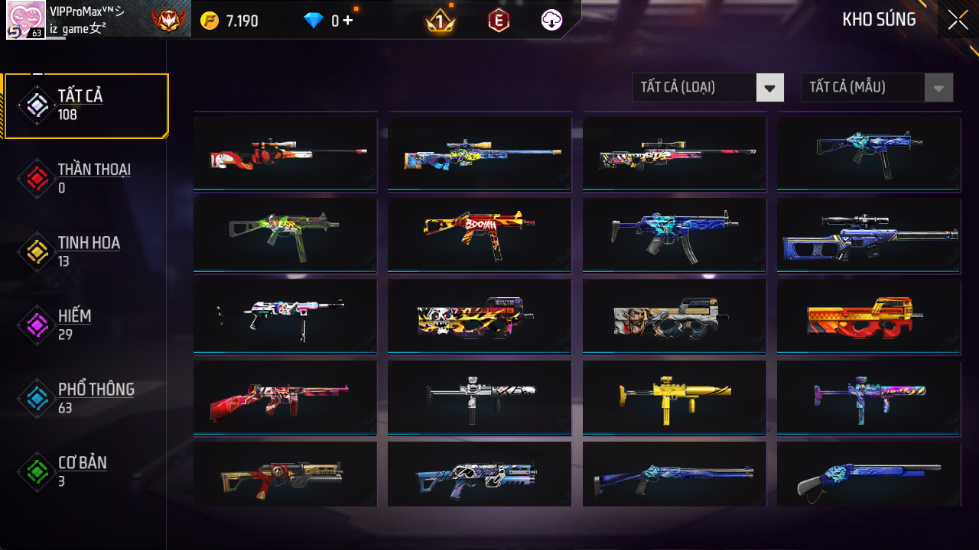Select the TẤT CẢ category tab
Viewport: 979px width, 550px height.
click(85, 105)
